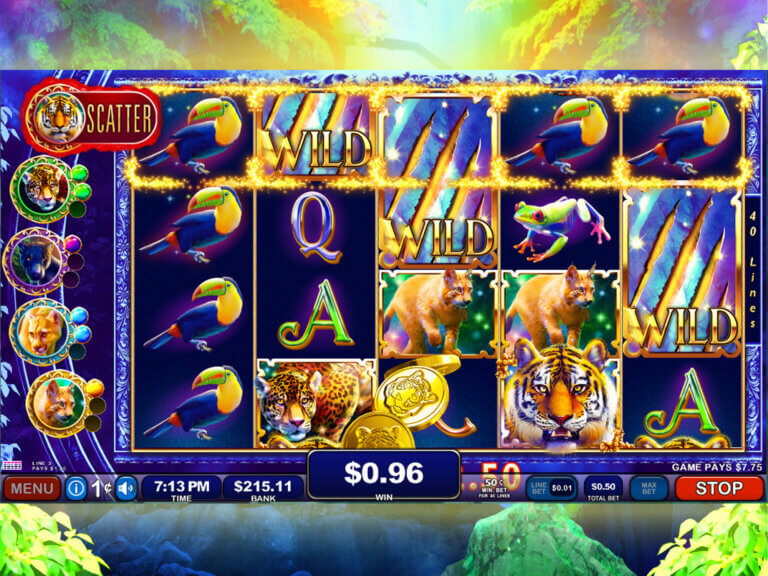
Task: Show game info via the blue i icon
Action: point(75,489)
